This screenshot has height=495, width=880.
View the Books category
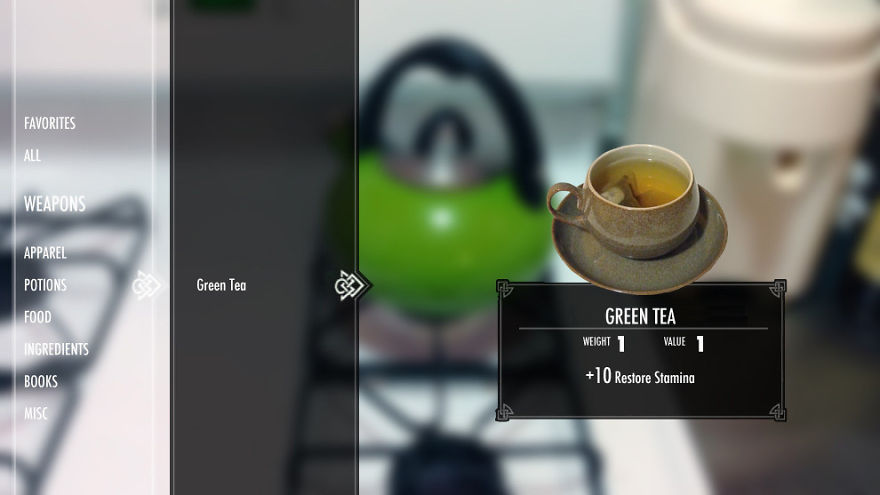click(x=41, y=382)
